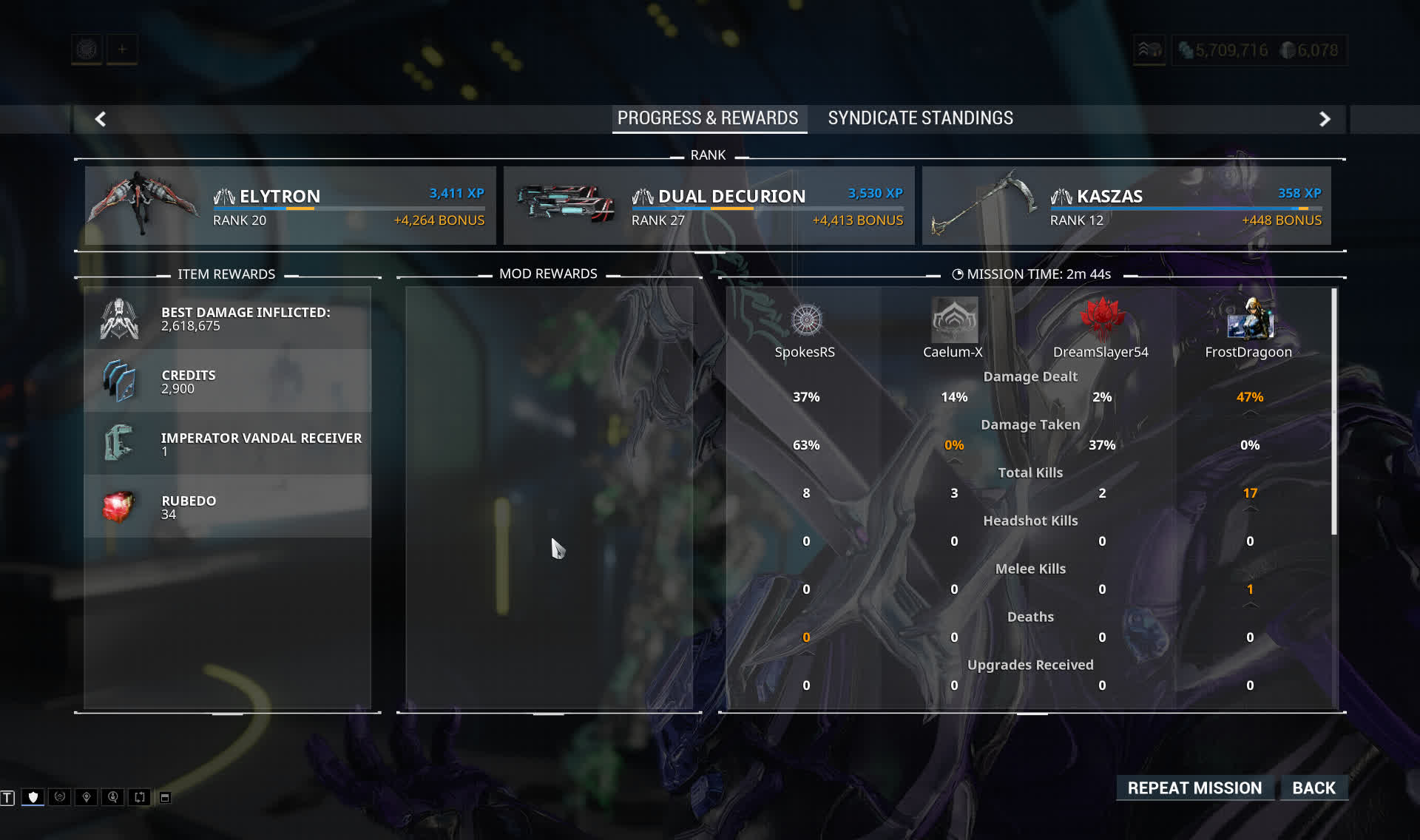Click the mission stats scrollbar
Viewport: 1420px width, 840px height.
(x=1334, y=411)
